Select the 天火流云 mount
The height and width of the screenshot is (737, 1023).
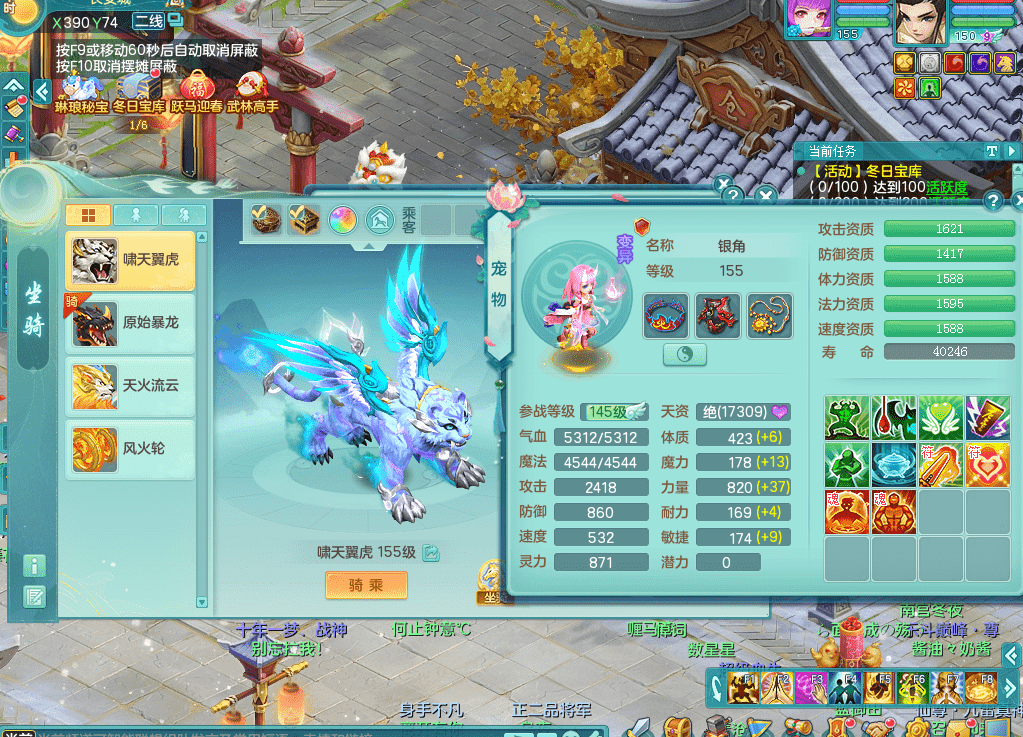click(130, 386)
